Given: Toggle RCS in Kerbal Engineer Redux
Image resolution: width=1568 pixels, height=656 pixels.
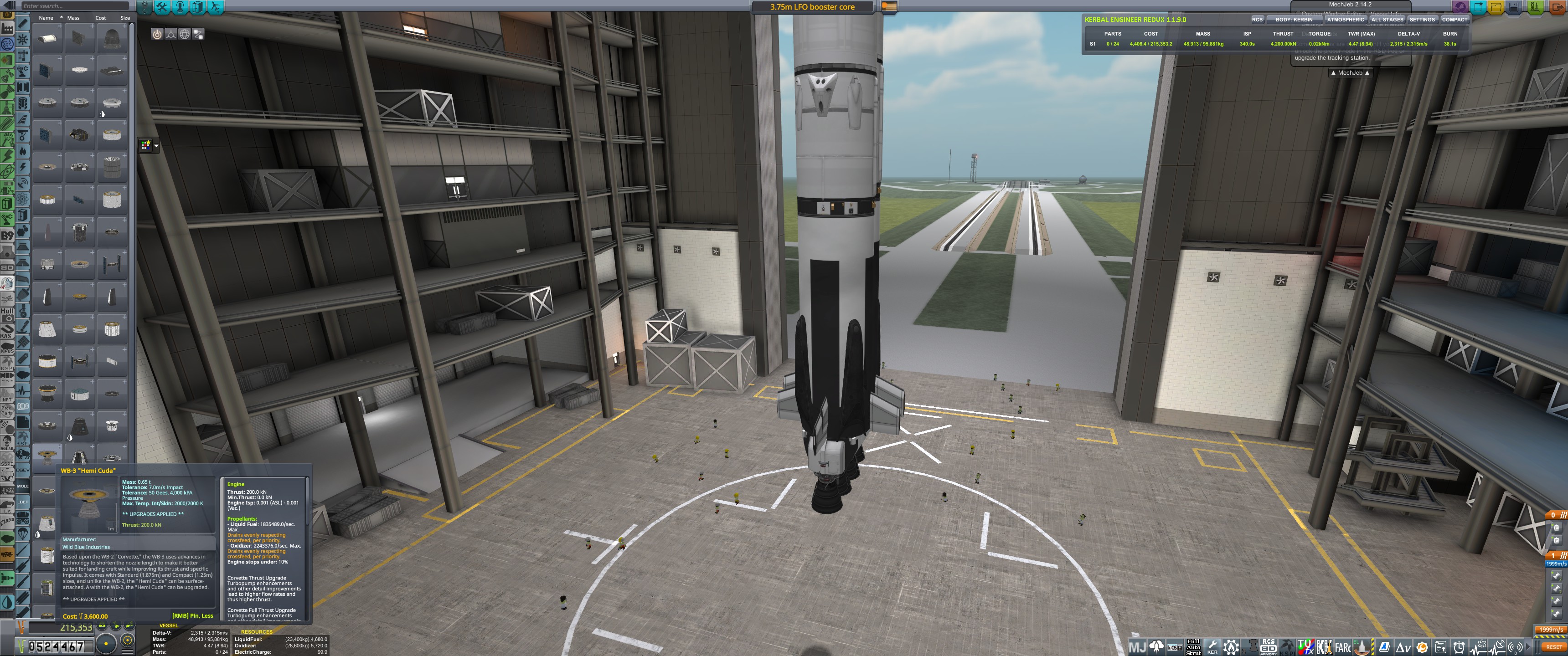Looking at the screenshot, I should [1257, 20].
